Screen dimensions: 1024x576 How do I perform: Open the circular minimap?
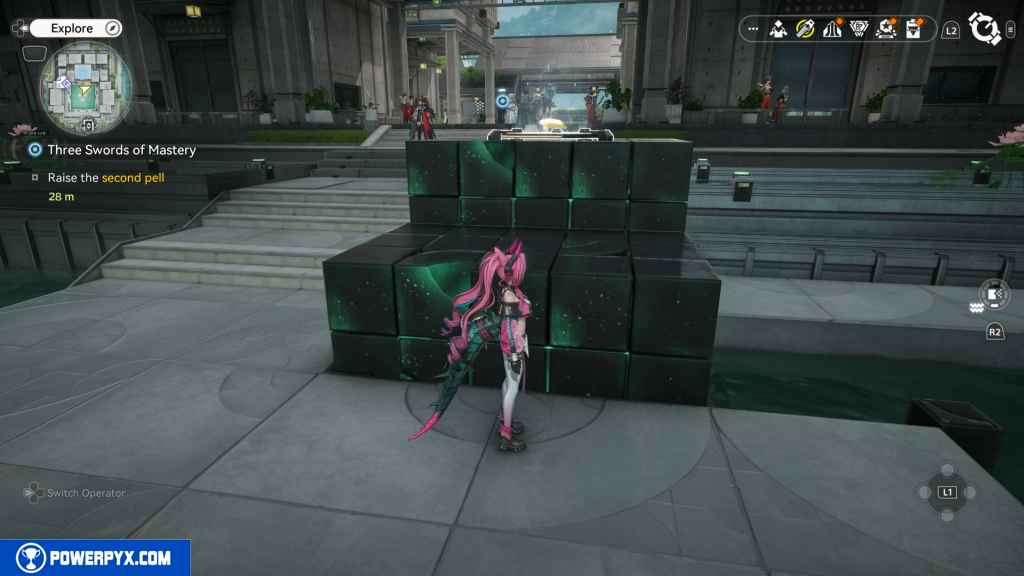pyautogui.click(x=86, y=88)
